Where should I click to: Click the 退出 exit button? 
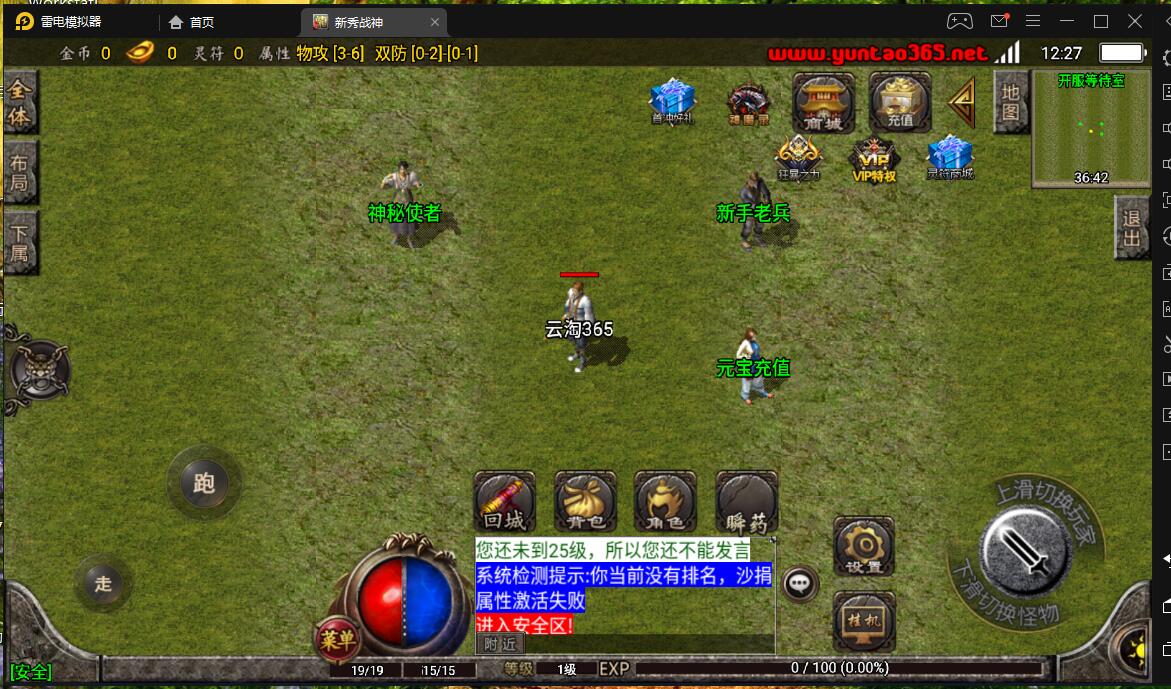(x=1132, y=228)
